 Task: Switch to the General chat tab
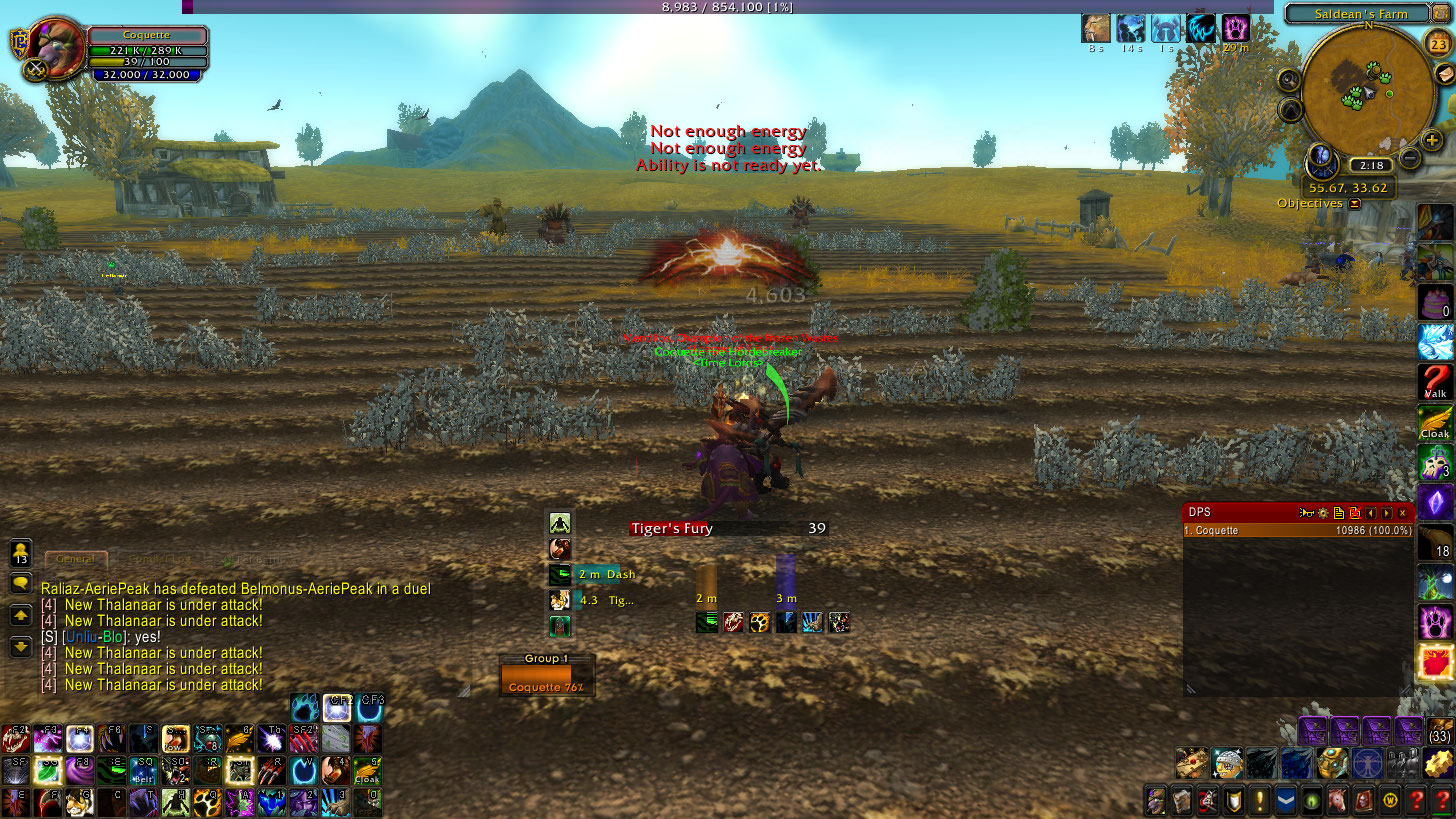tap(76, 560)
